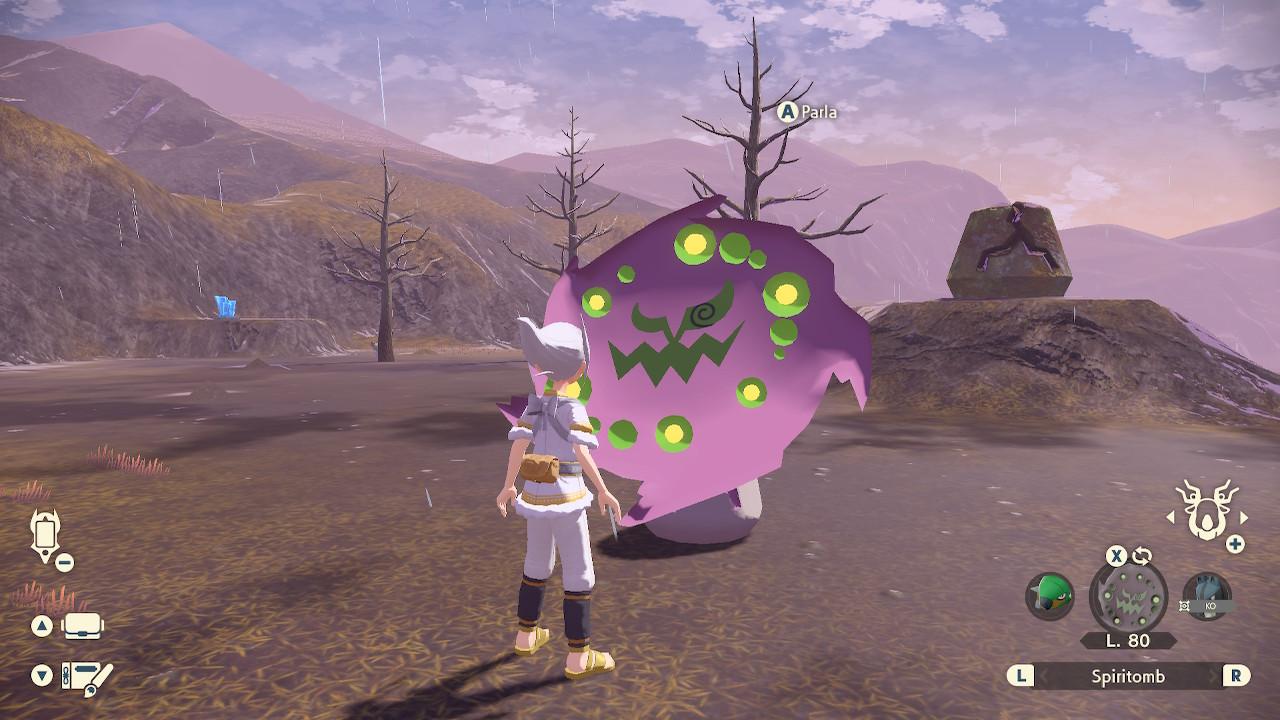Select the Wyrdeer ride icon

[x=1206, y=508]
